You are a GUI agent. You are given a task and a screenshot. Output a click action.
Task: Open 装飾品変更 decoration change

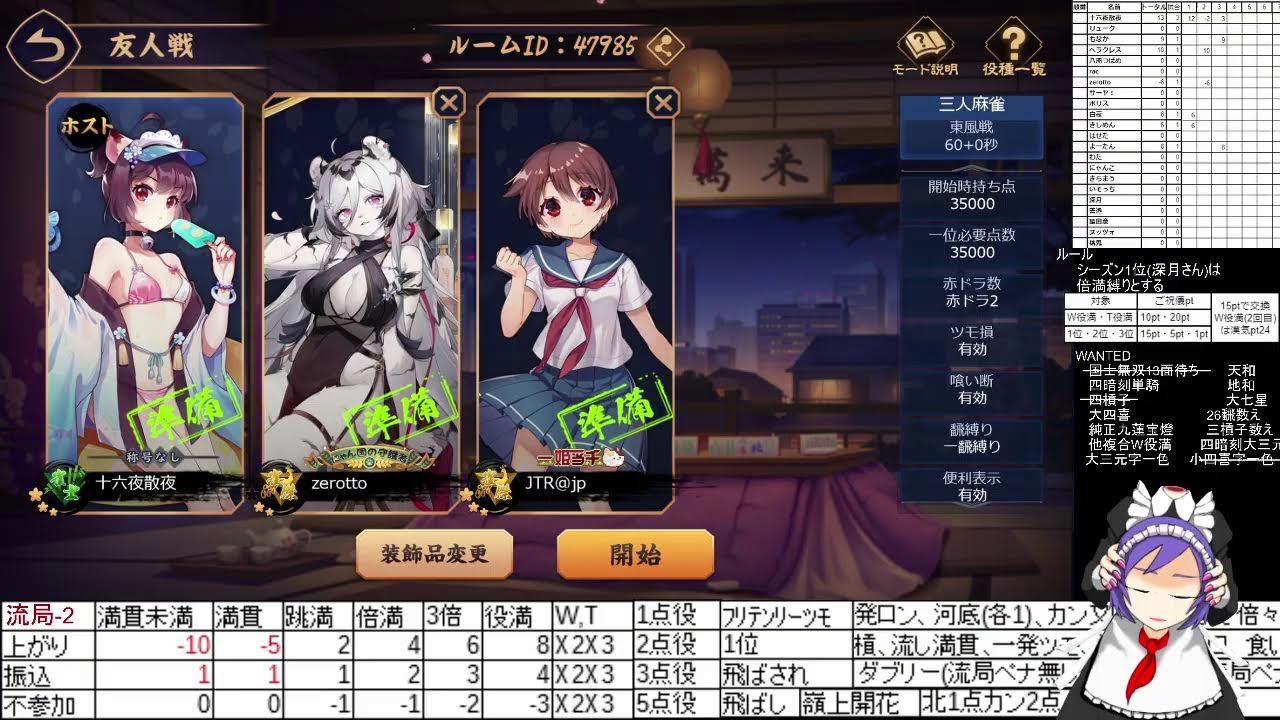click(434, 554)
